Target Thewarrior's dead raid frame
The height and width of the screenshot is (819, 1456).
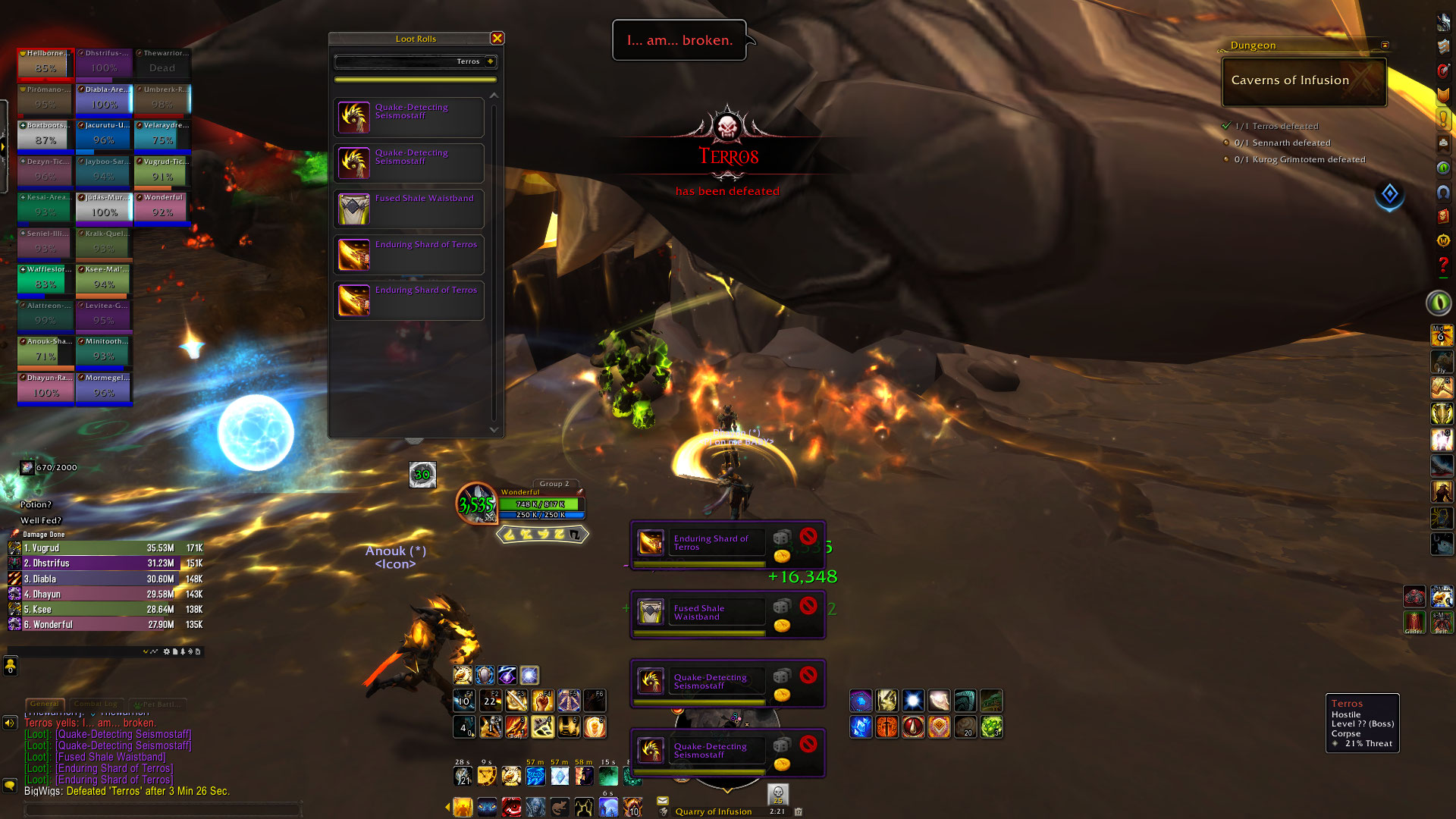click(x=162, y=63)
